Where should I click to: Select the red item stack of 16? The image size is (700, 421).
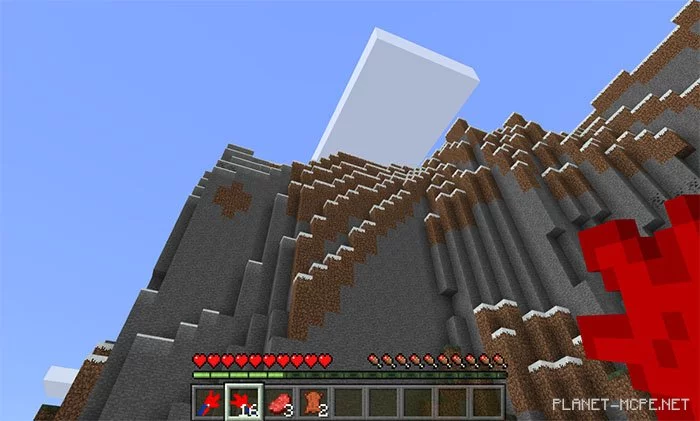click(x=243, y=402)
